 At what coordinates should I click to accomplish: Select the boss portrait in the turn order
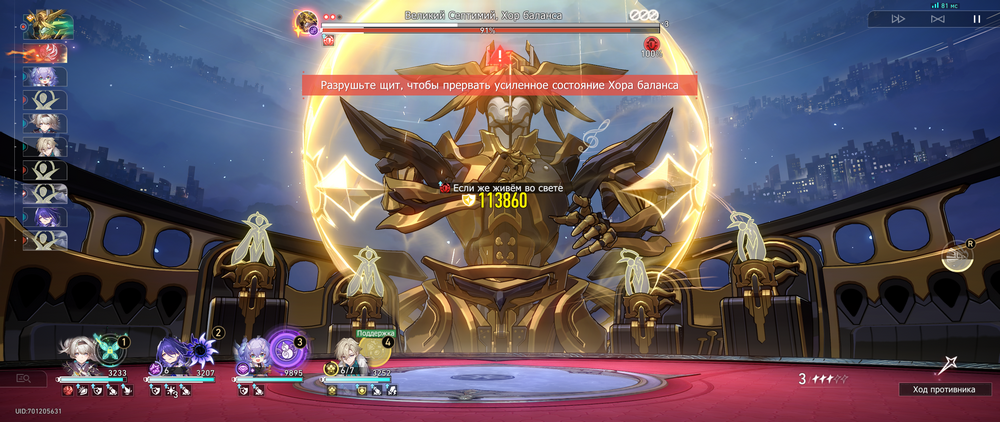click(x=44, y=23)
